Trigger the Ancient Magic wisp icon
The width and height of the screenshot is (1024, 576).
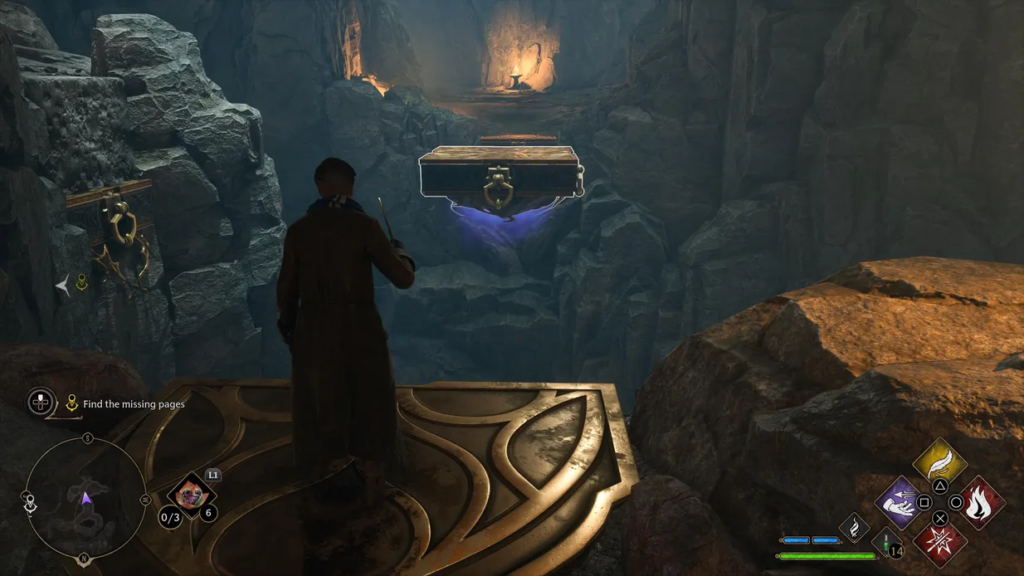853,526
